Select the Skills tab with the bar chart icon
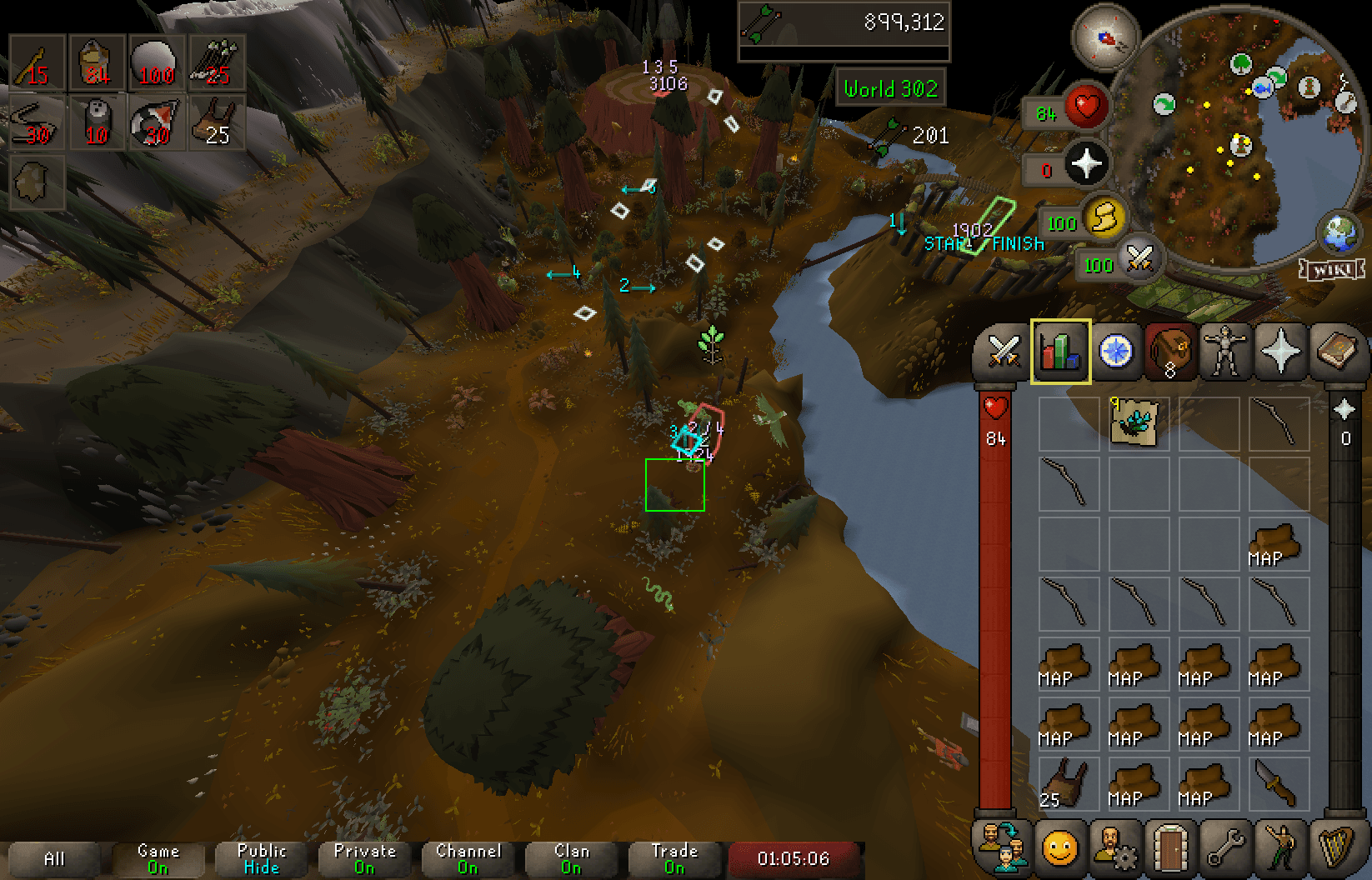This screenshot has height=880, width=1372. point(1060,352)
